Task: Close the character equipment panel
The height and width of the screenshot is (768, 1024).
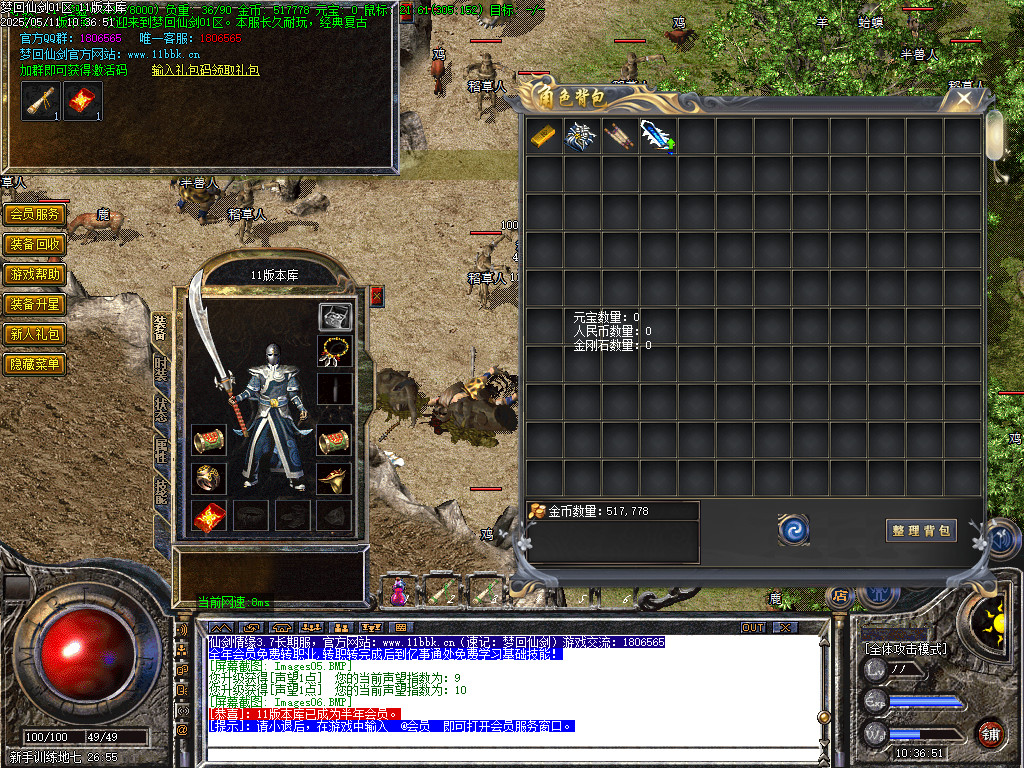Action: pos(377,296)
